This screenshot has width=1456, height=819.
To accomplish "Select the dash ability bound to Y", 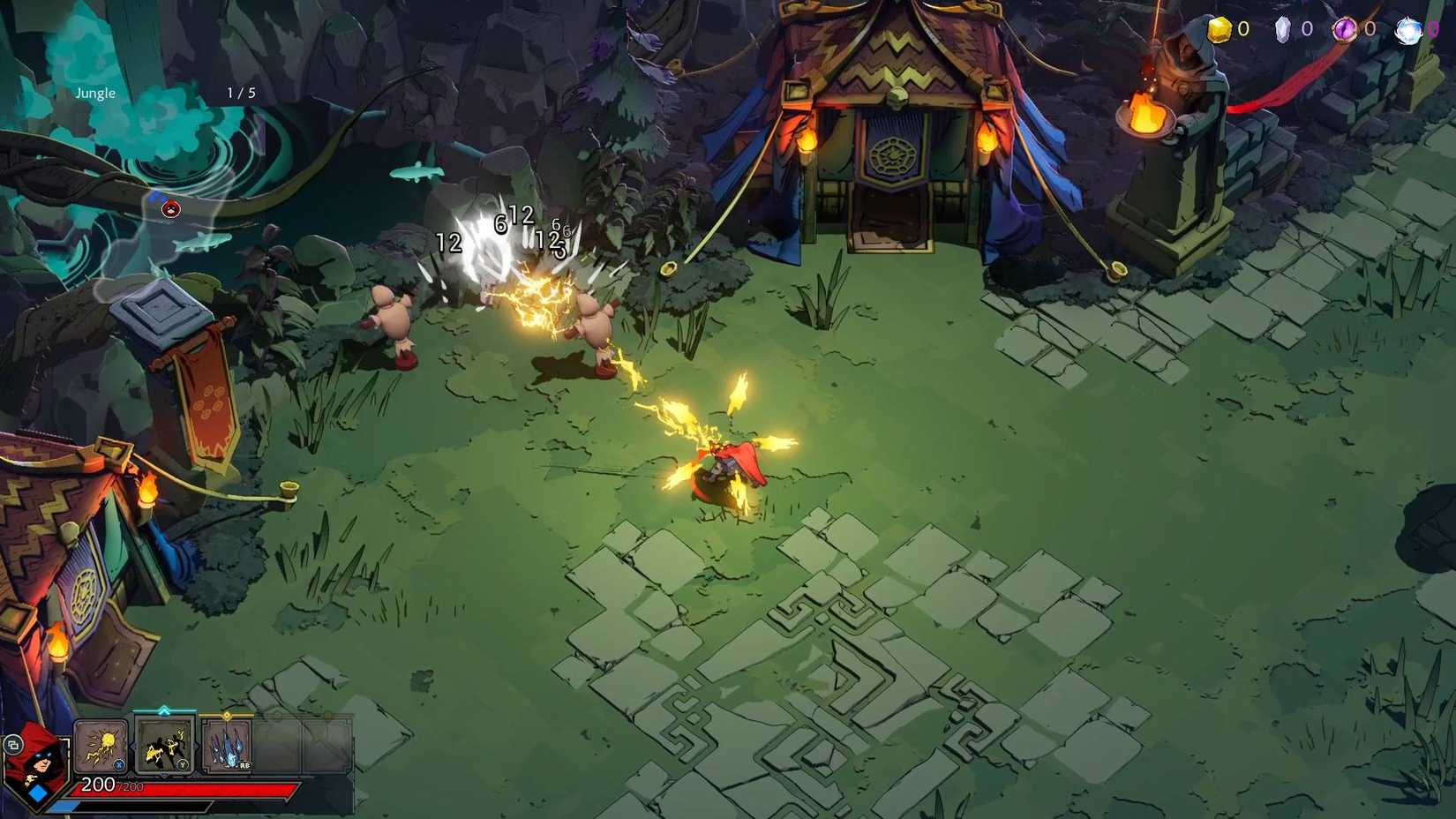I will [x=165, y=746].
